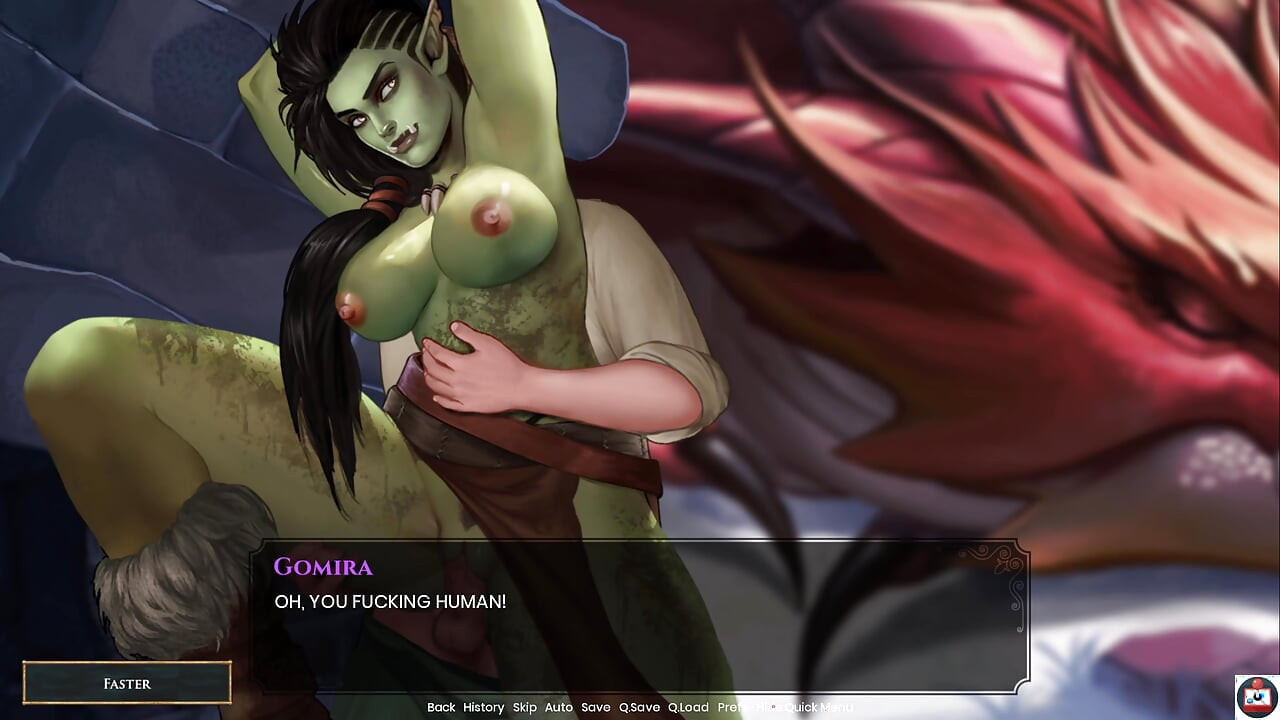Open the History log
1280x720 pixels.
coord(483,707)
